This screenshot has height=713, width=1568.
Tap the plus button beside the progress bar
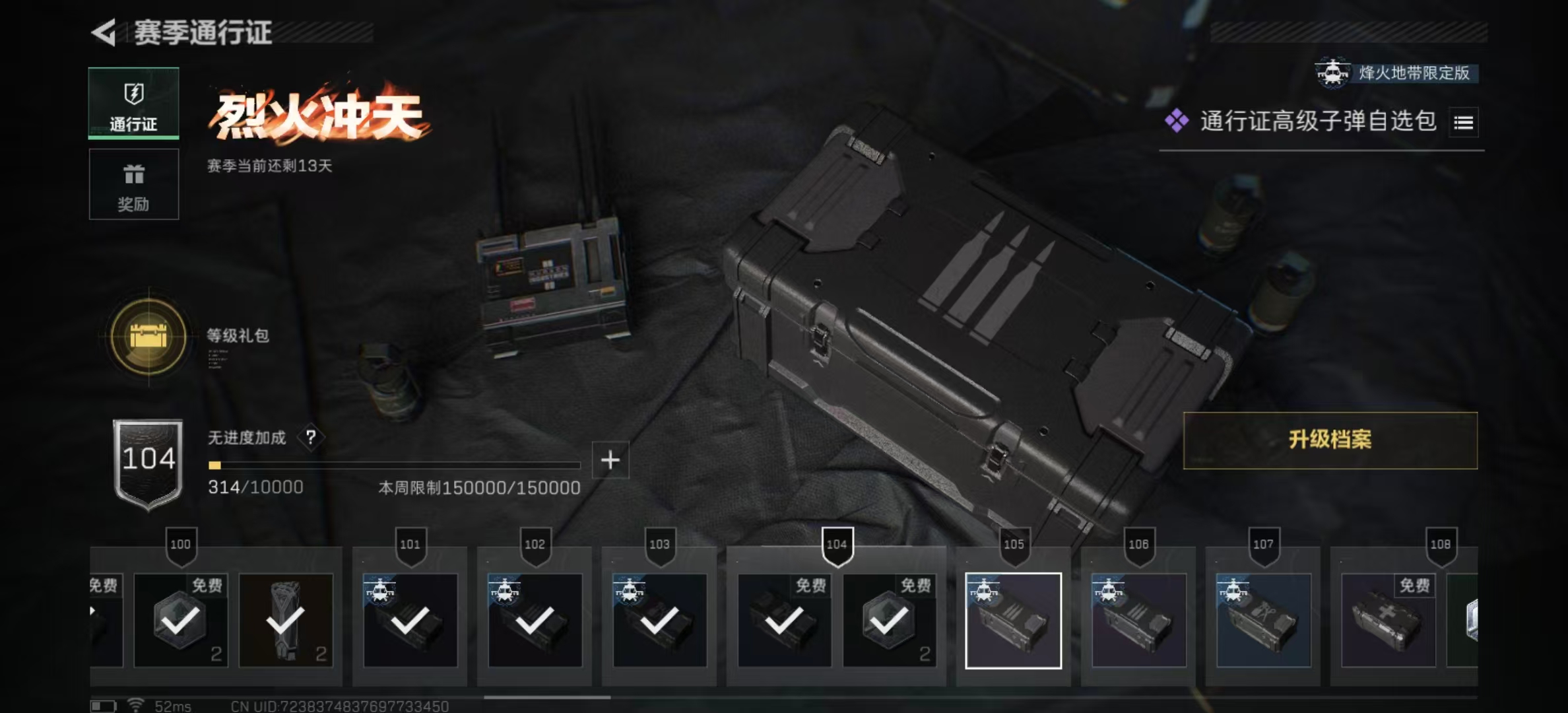point(610,460)
